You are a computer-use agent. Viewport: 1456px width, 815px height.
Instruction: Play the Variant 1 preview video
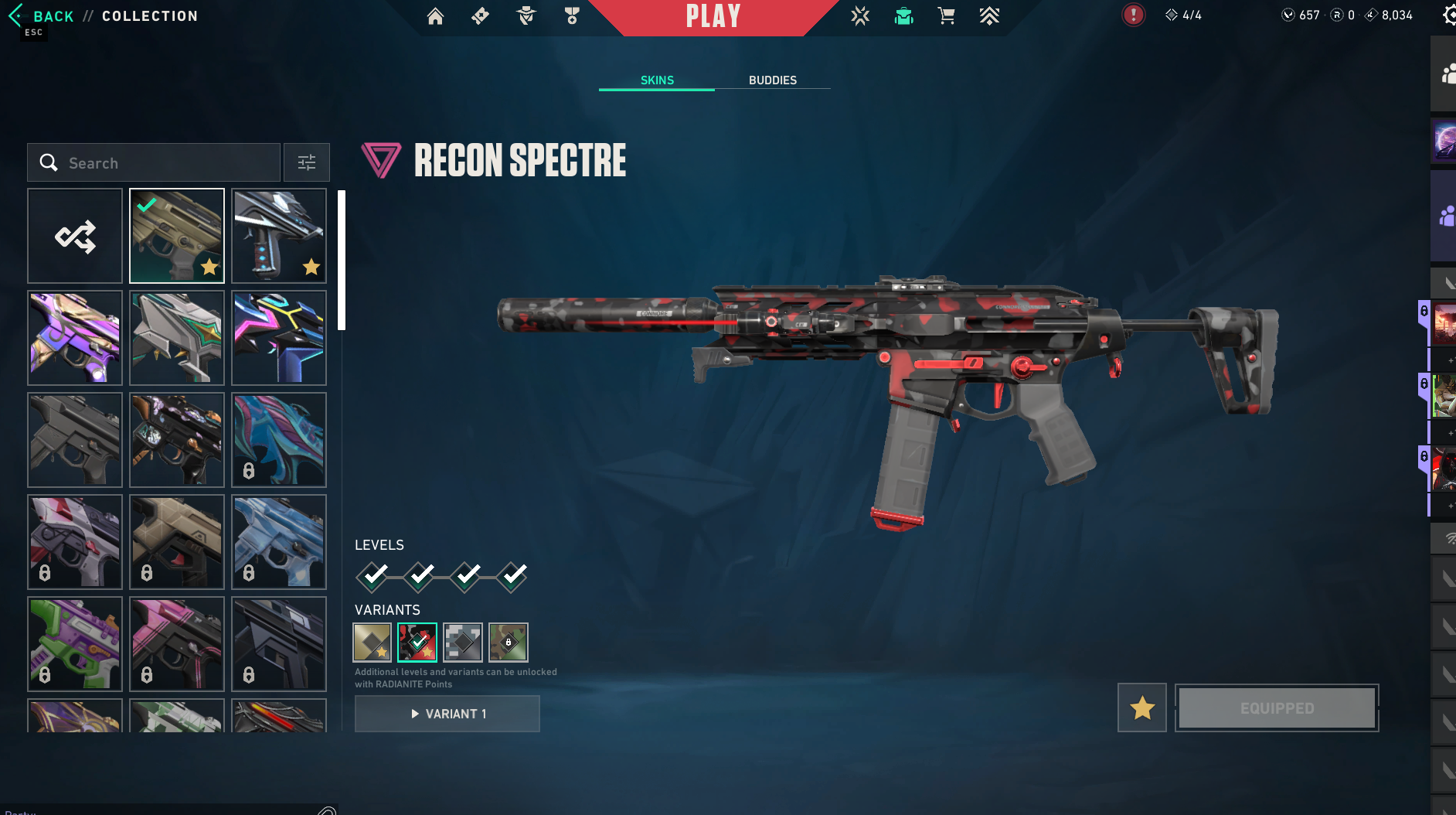point(447,714)
